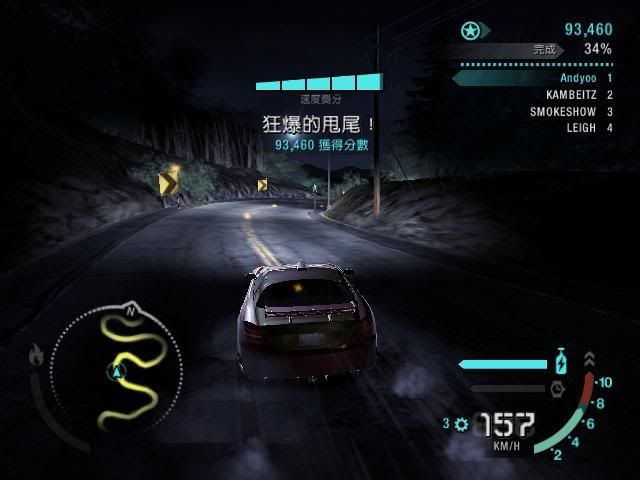Activate the speedbreaker stopwatch icon

pyautogui.click(x=557, y=387)
